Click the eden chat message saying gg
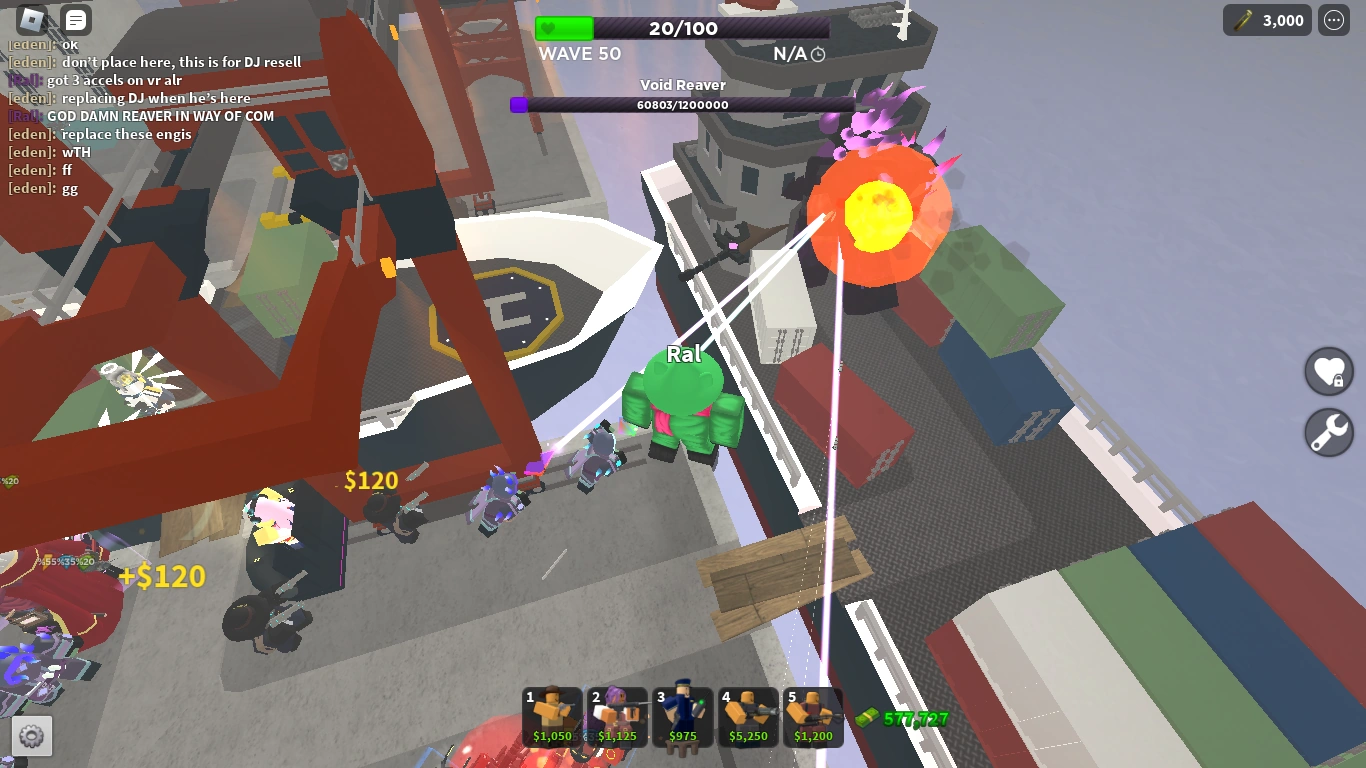Viewport: 1366px width, 768px height. [x=45, y=188]
